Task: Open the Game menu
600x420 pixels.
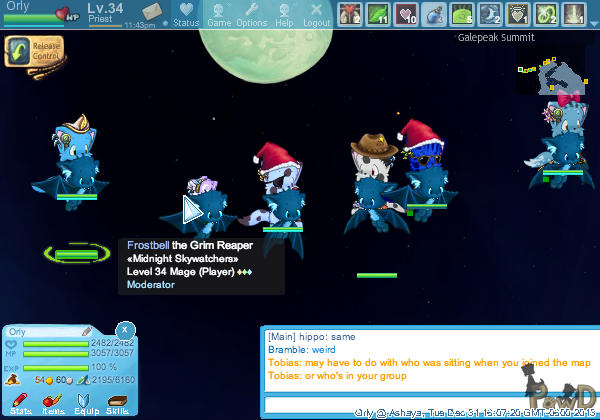Action: pos(219,14)
